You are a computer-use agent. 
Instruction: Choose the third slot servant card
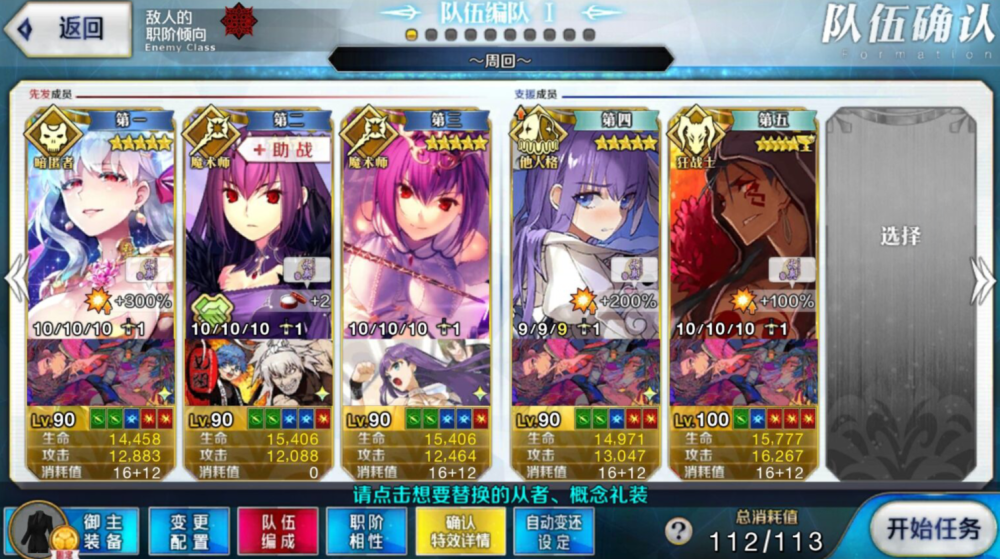click(416, 230)
